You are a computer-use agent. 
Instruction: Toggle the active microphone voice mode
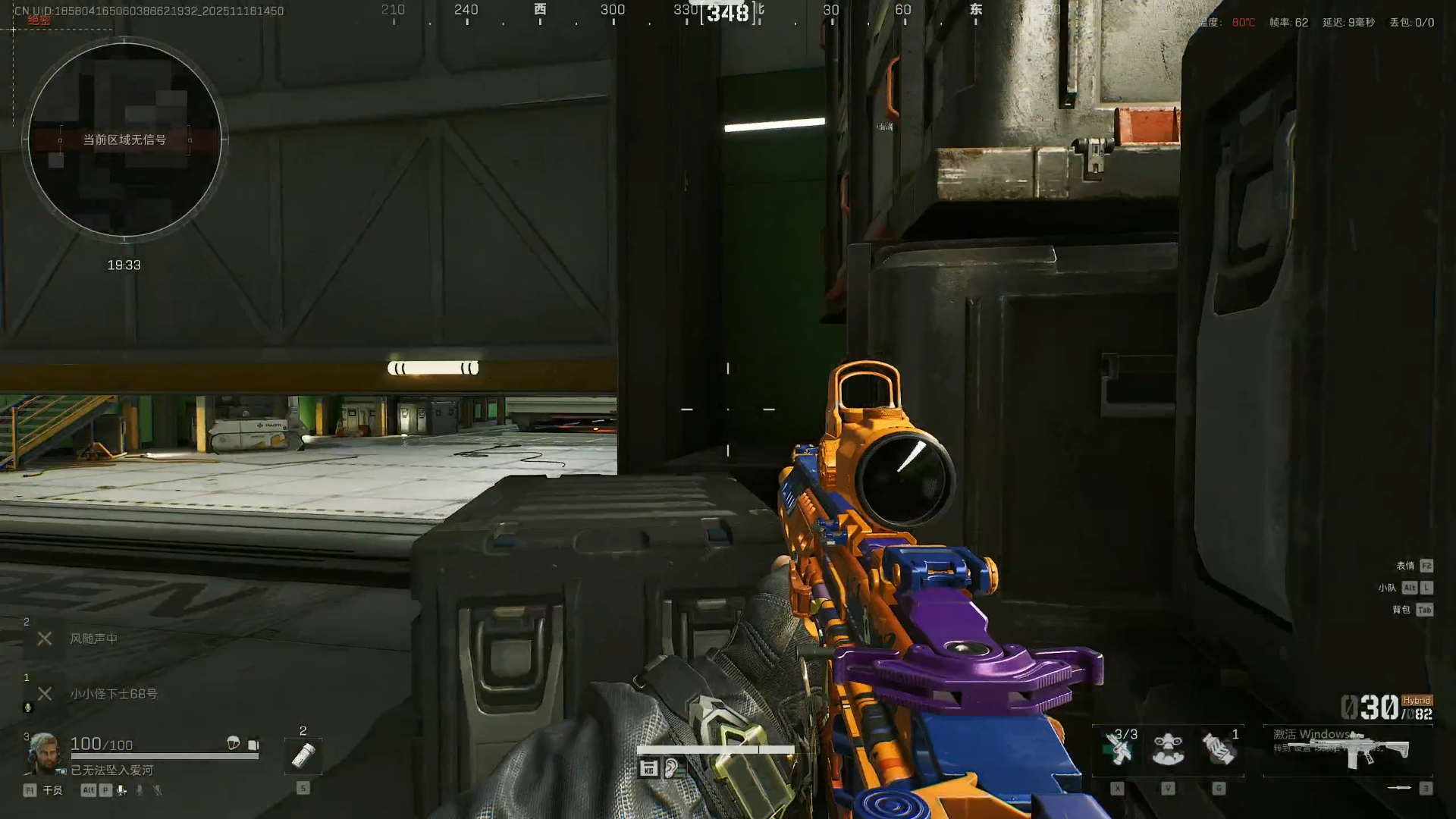point(121,790)
